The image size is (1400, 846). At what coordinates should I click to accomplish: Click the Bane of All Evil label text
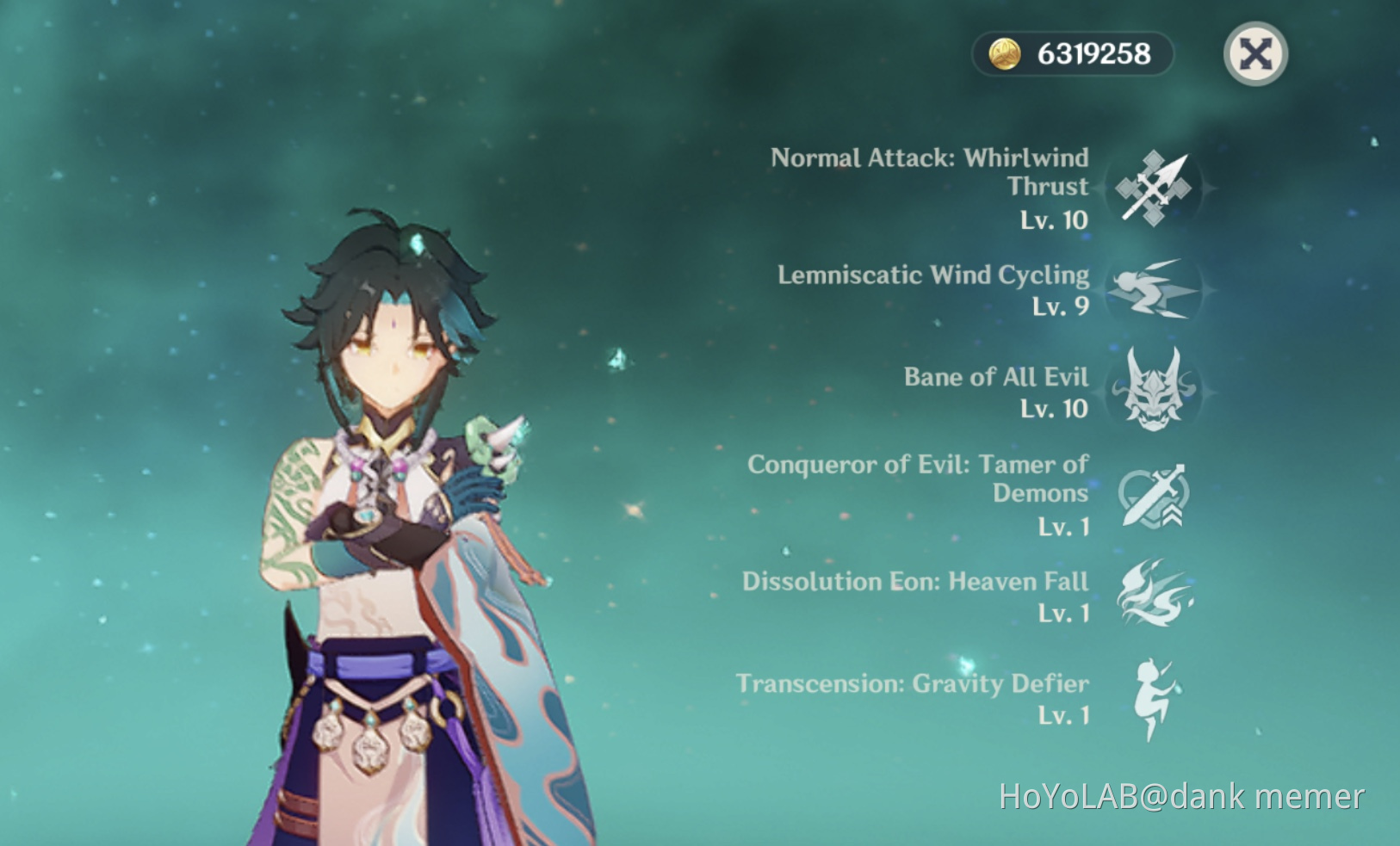click(x=996, y=376)
